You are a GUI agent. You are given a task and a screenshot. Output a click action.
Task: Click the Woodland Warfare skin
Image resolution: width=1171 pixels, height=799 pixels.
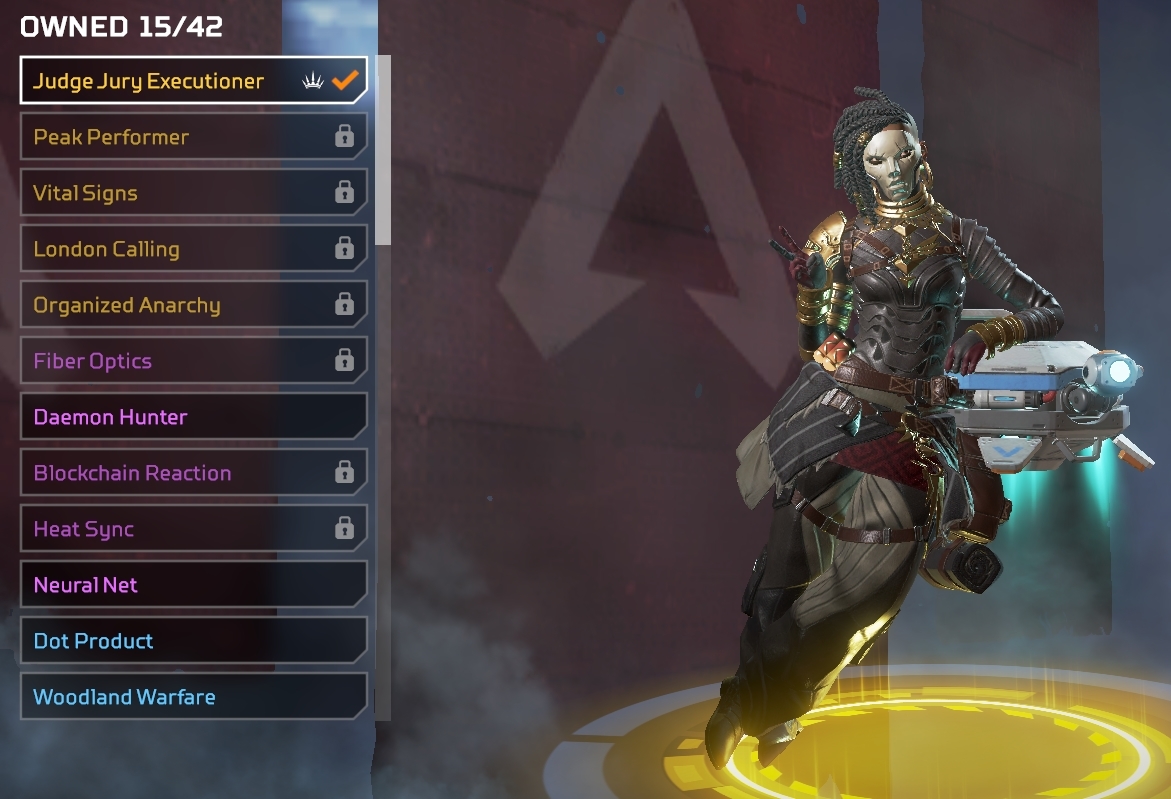tap(193, 697)
